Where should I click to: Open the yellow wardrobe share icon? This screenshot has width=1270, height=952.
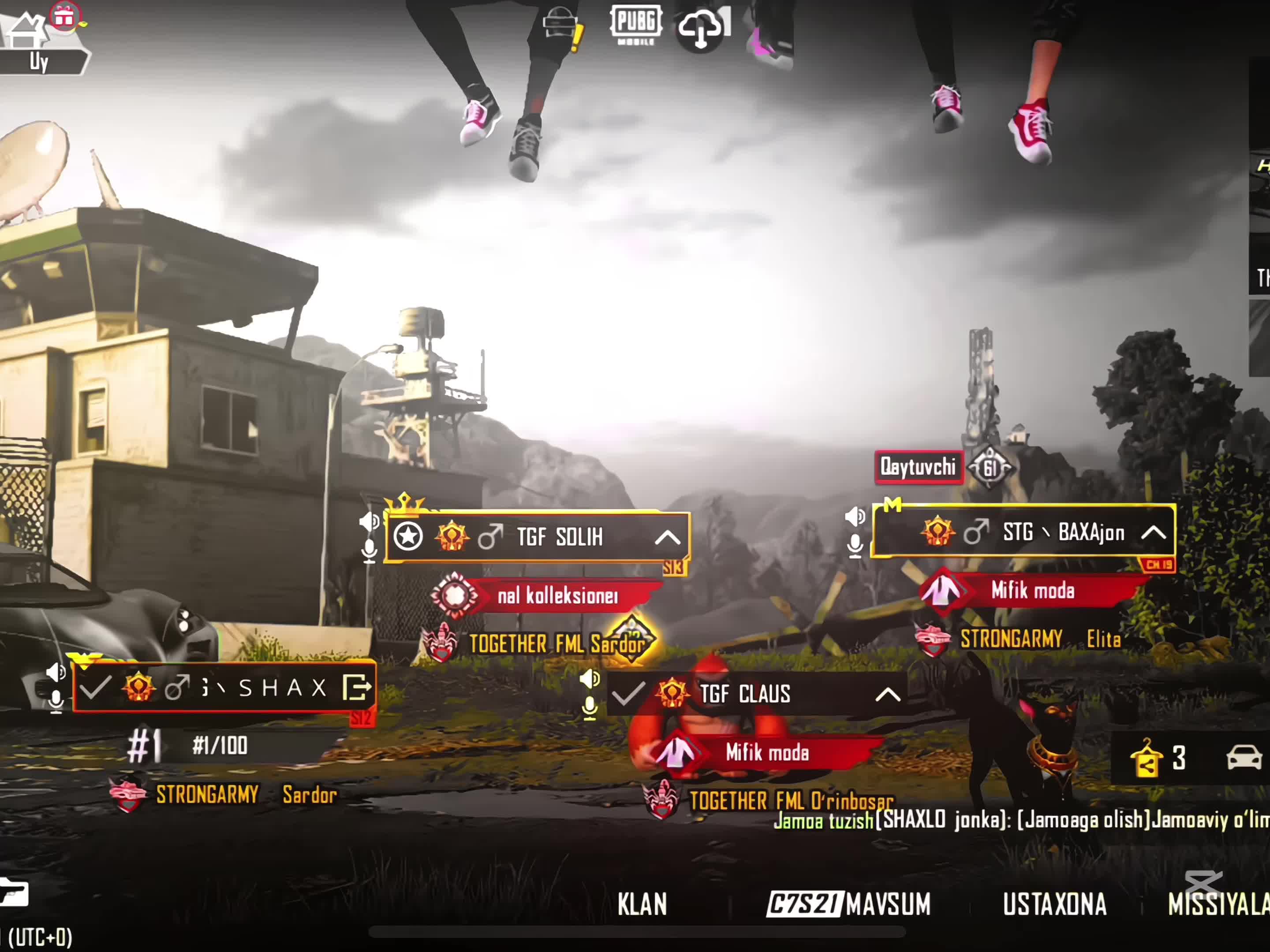[1146, 759]
